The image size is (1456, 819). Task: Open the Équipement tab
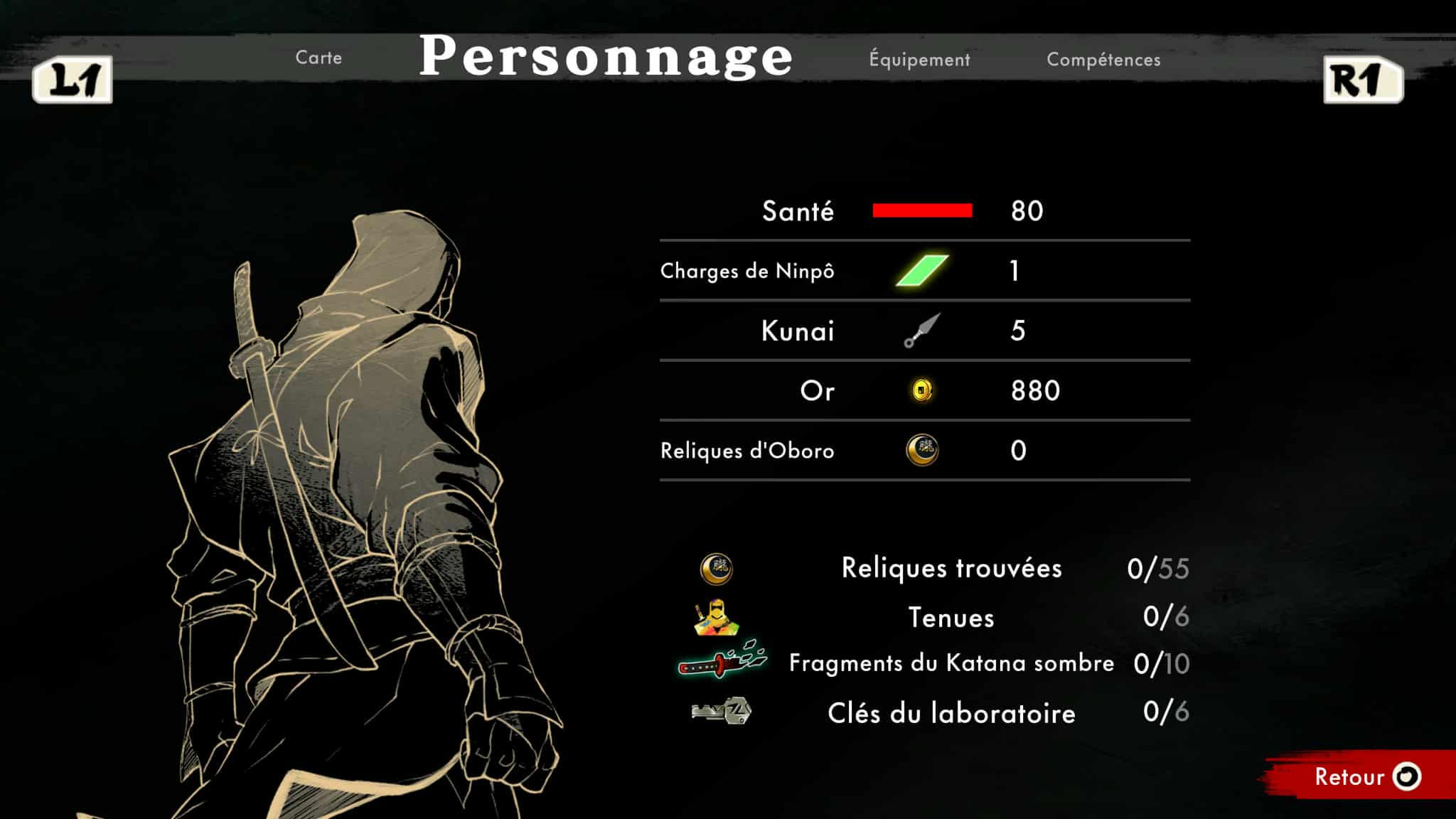coord(919,60)
